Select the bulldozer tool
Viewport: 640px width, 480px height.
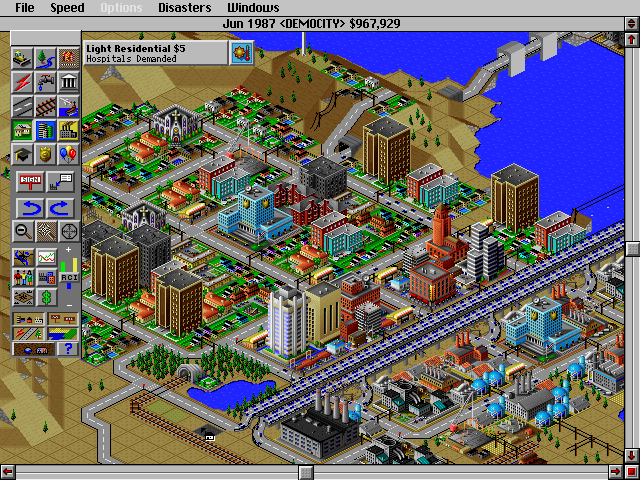[23, 58]
